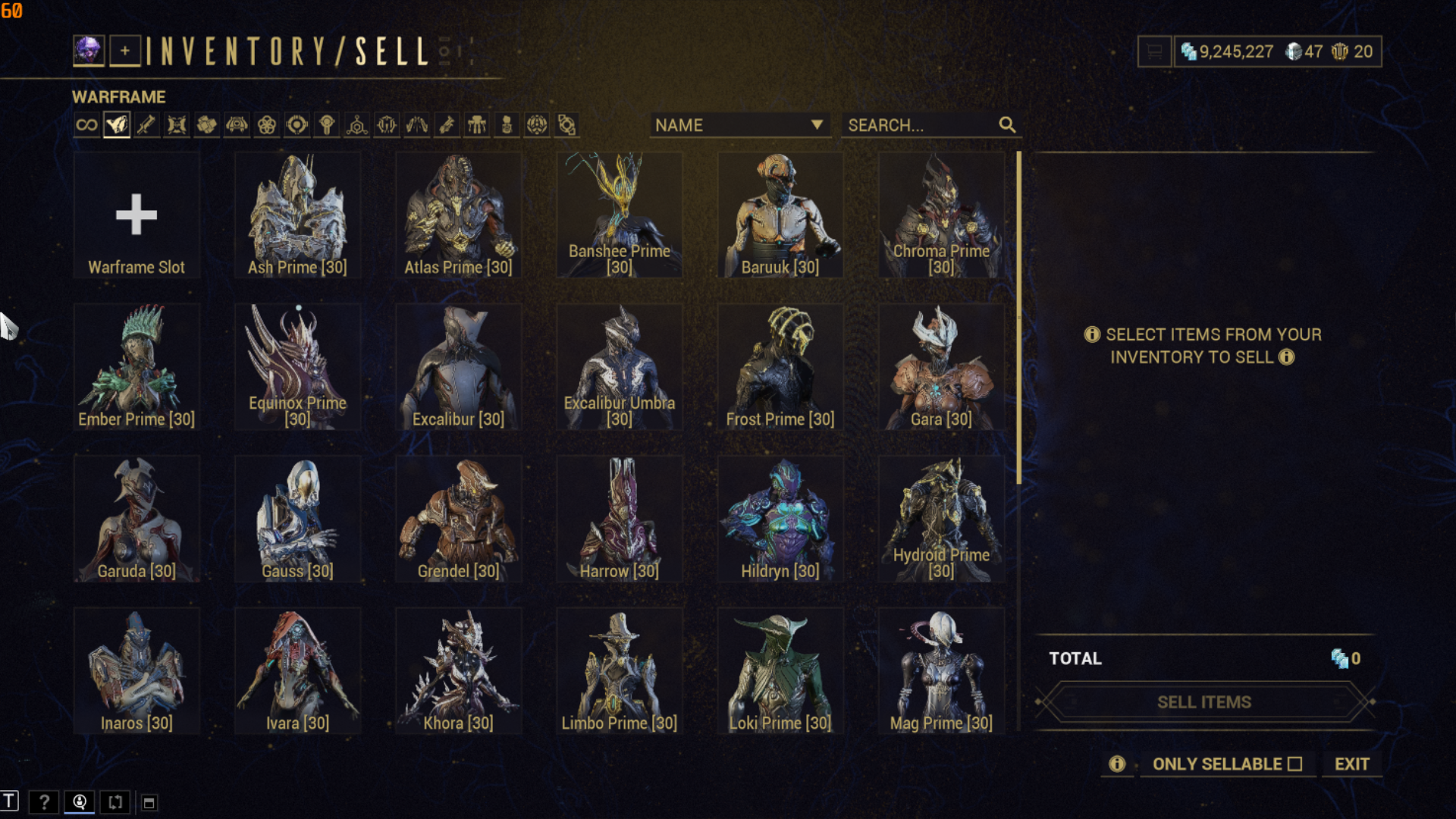Image resolution: width=1456 pixels, height=819 pixels.
Task: Click the search magnifier icon
Action: click(1006, 125)
